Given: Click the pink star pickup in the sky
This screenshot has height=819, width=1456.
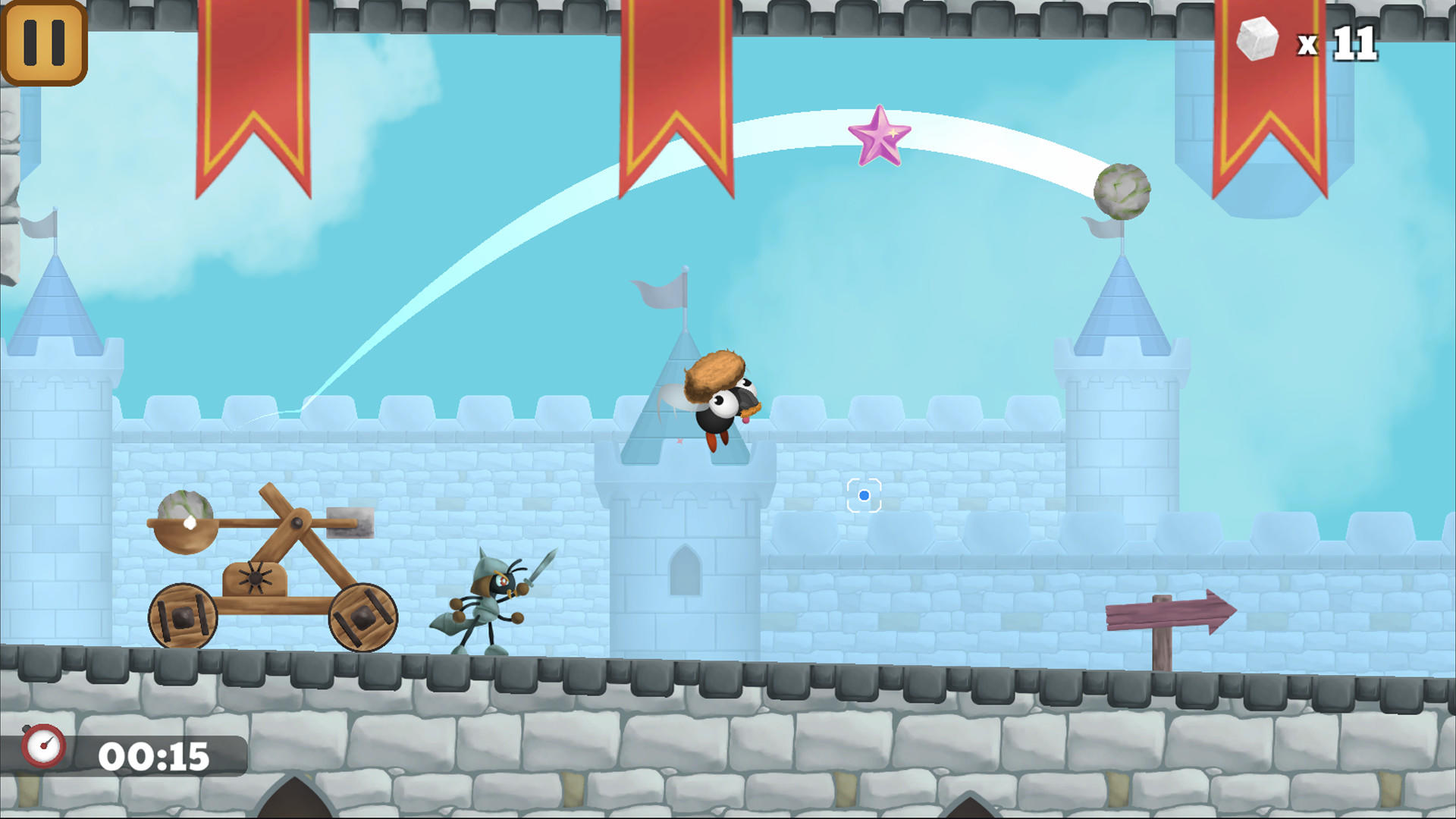Looking at the screenshot, I should coord(881,139).
